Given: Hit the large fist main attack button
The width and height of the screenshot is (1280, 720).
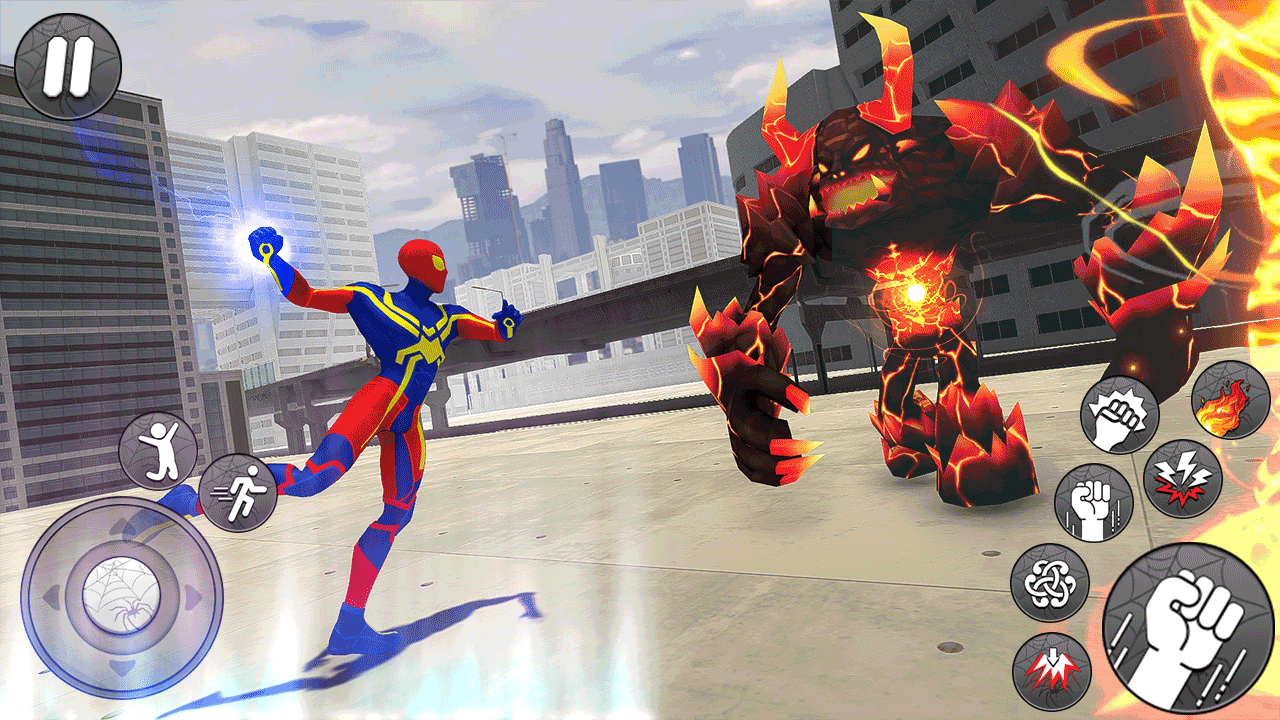Looking at the screenshot, I should click(1188, 629).
